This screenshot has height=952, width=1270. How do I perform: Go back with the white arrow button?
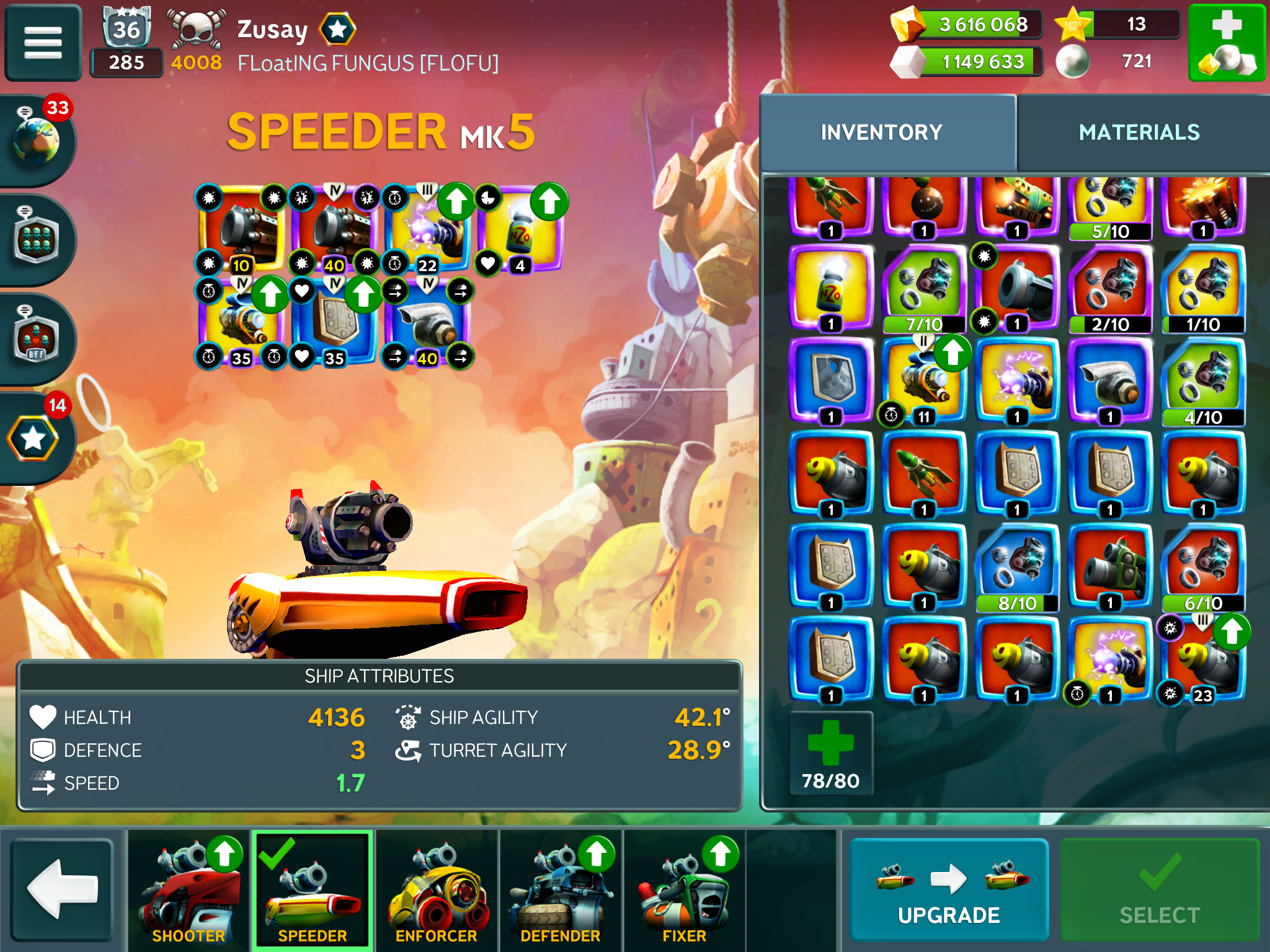62,889
